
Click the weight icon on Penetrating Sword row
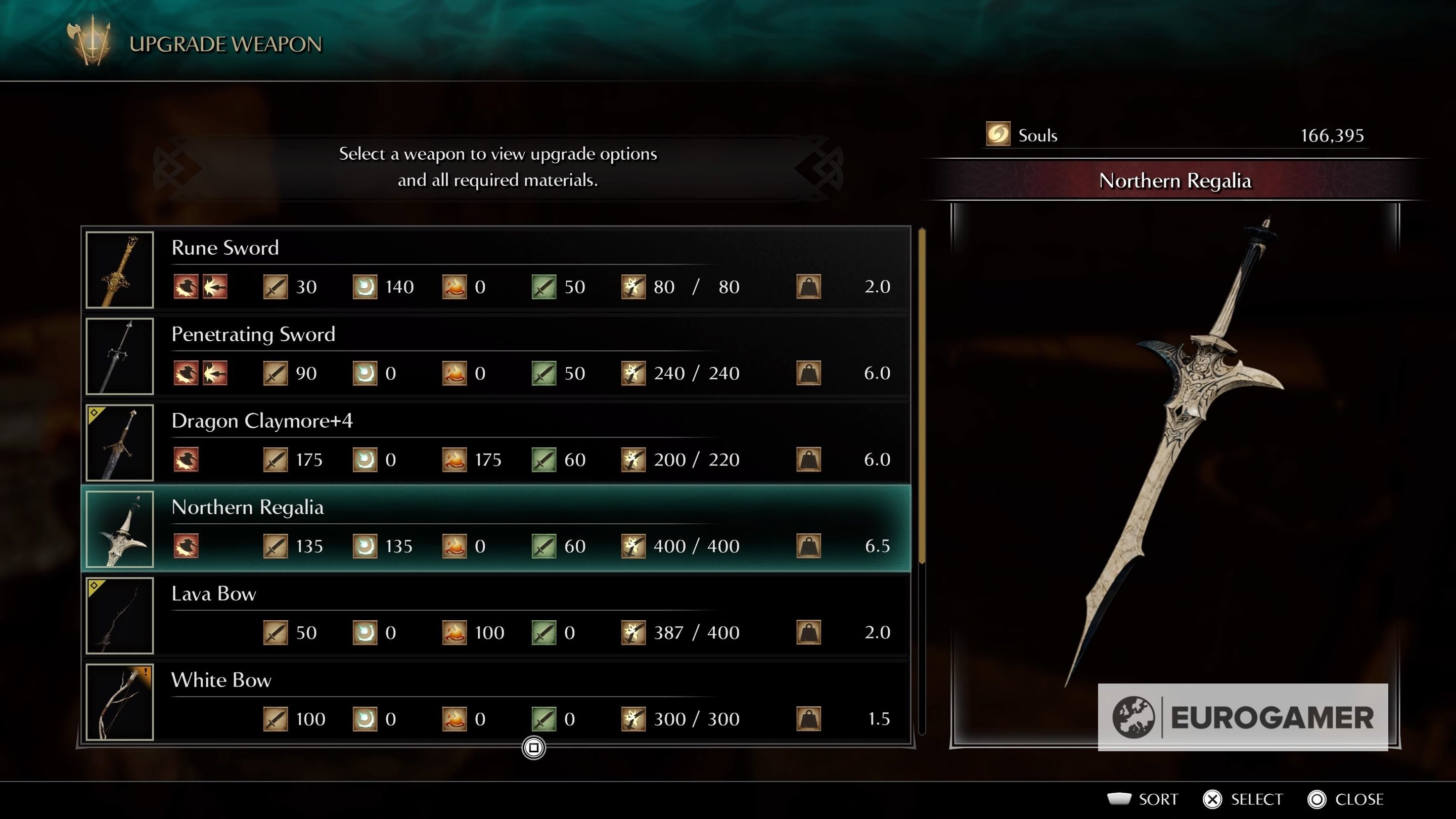809,373
